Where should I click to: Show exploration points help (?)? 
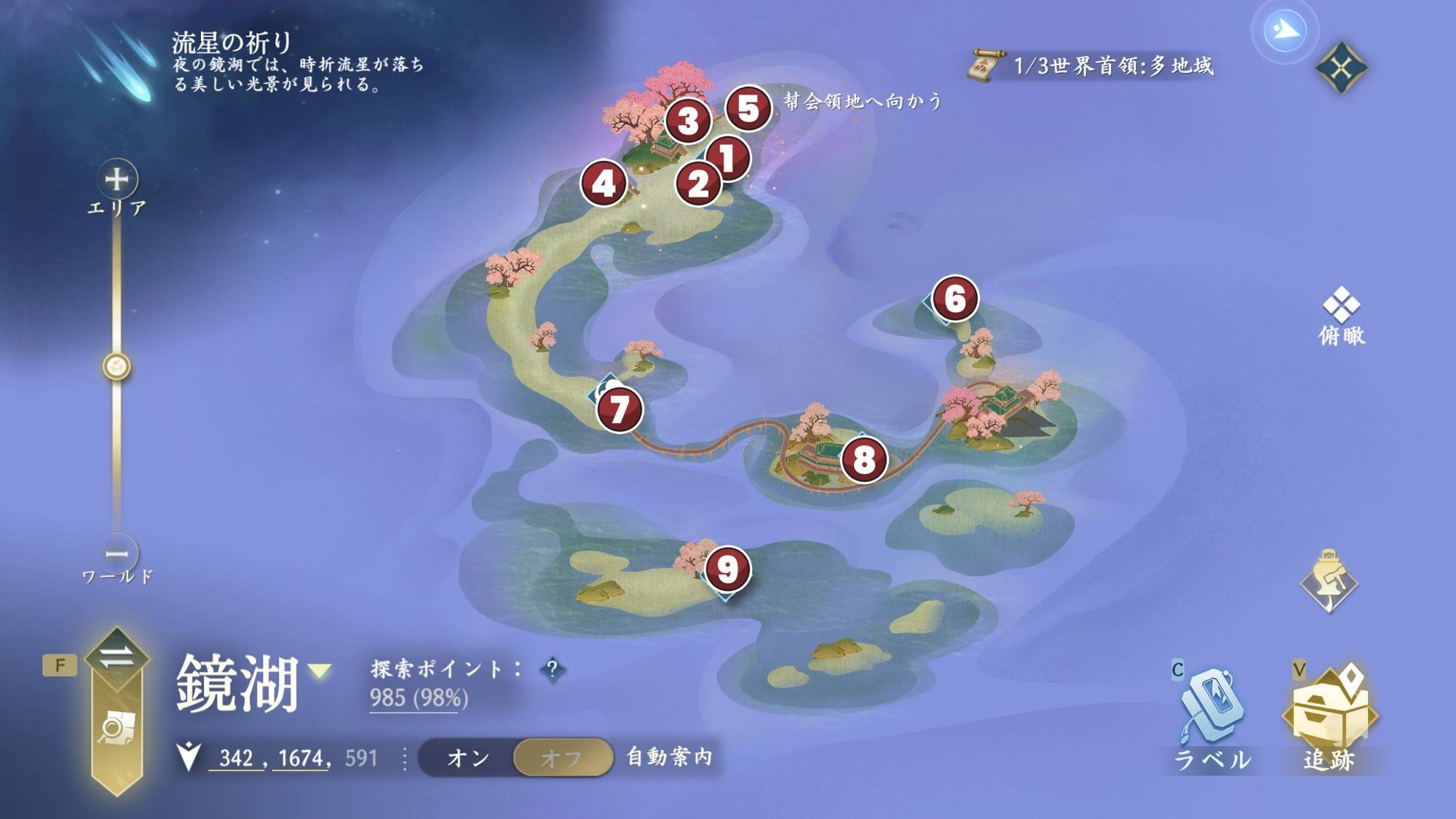tap(553, 669)
